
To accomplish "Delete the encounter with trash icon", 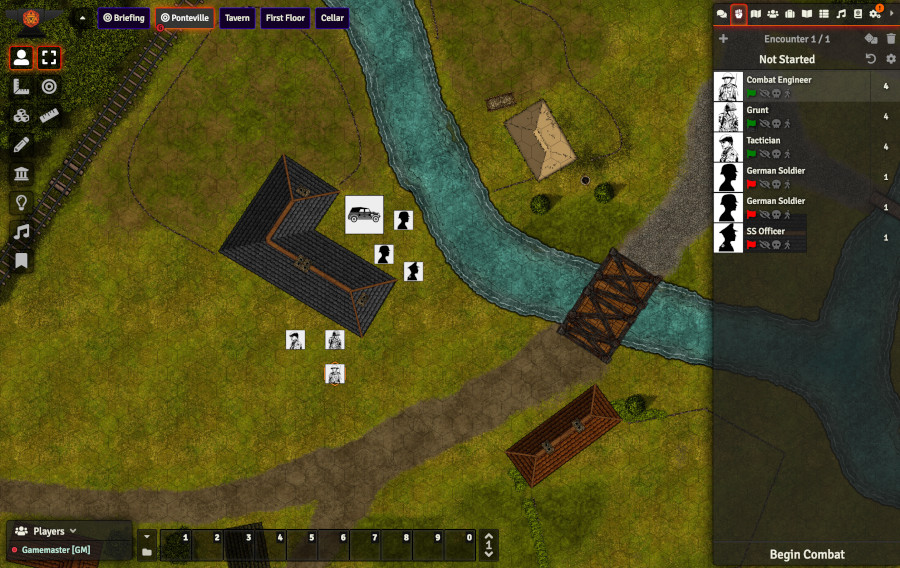I will coord(890,39).
